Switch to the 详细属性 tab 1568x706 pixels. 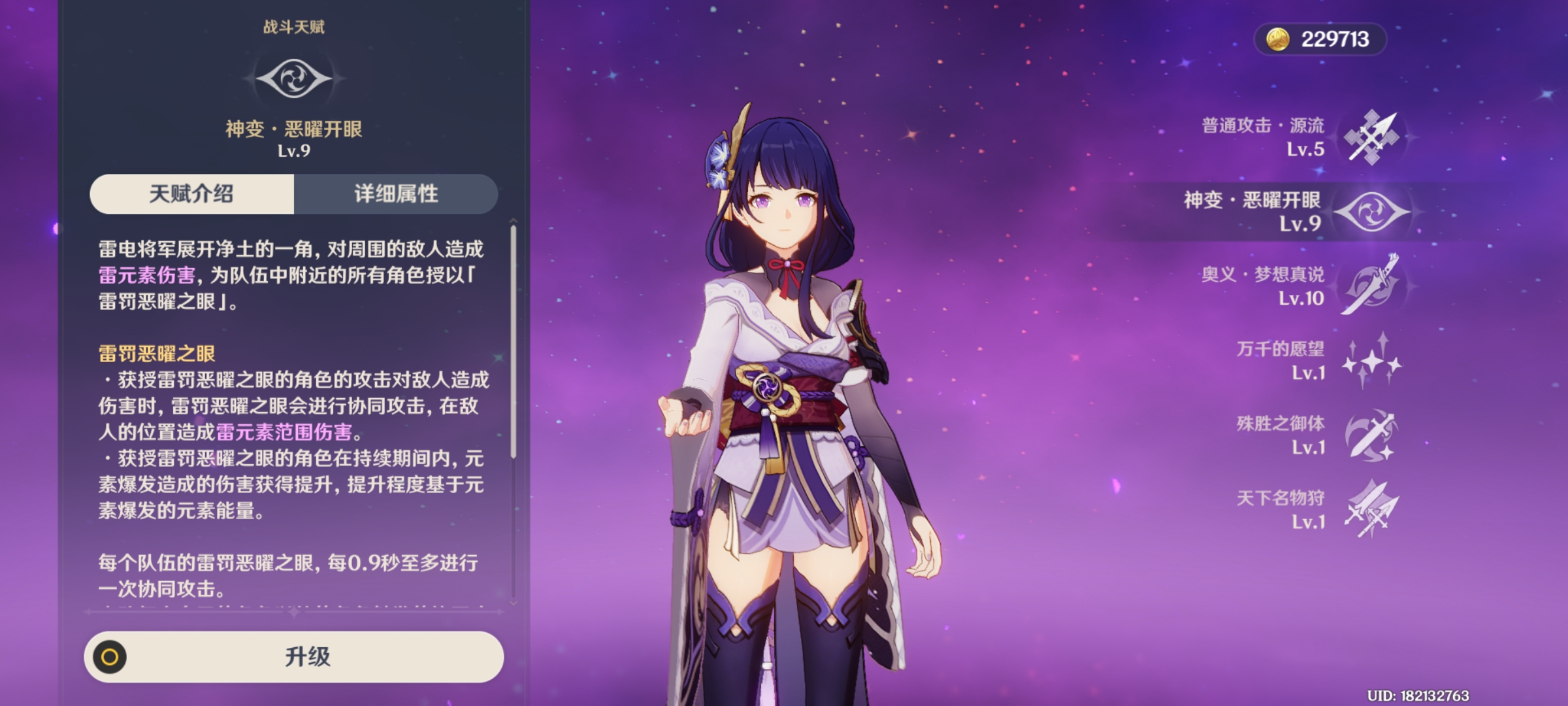coord(396,194)
